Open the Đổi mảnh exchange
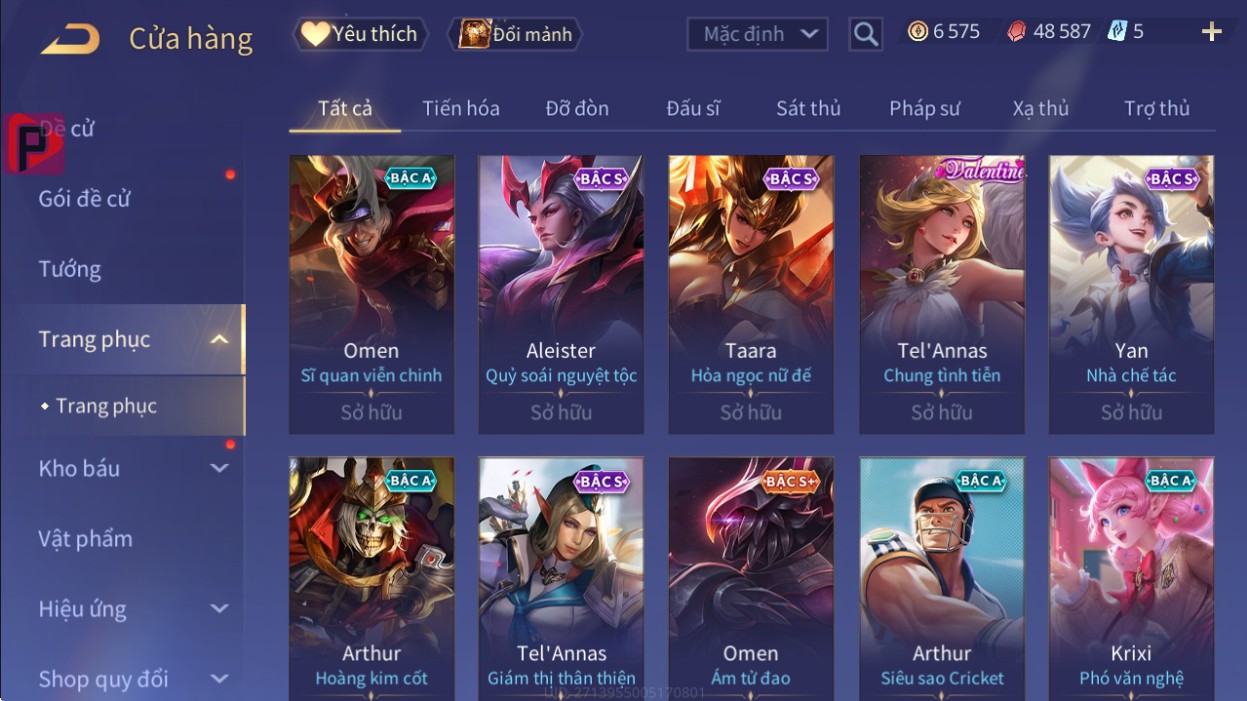 click(515, 34)
